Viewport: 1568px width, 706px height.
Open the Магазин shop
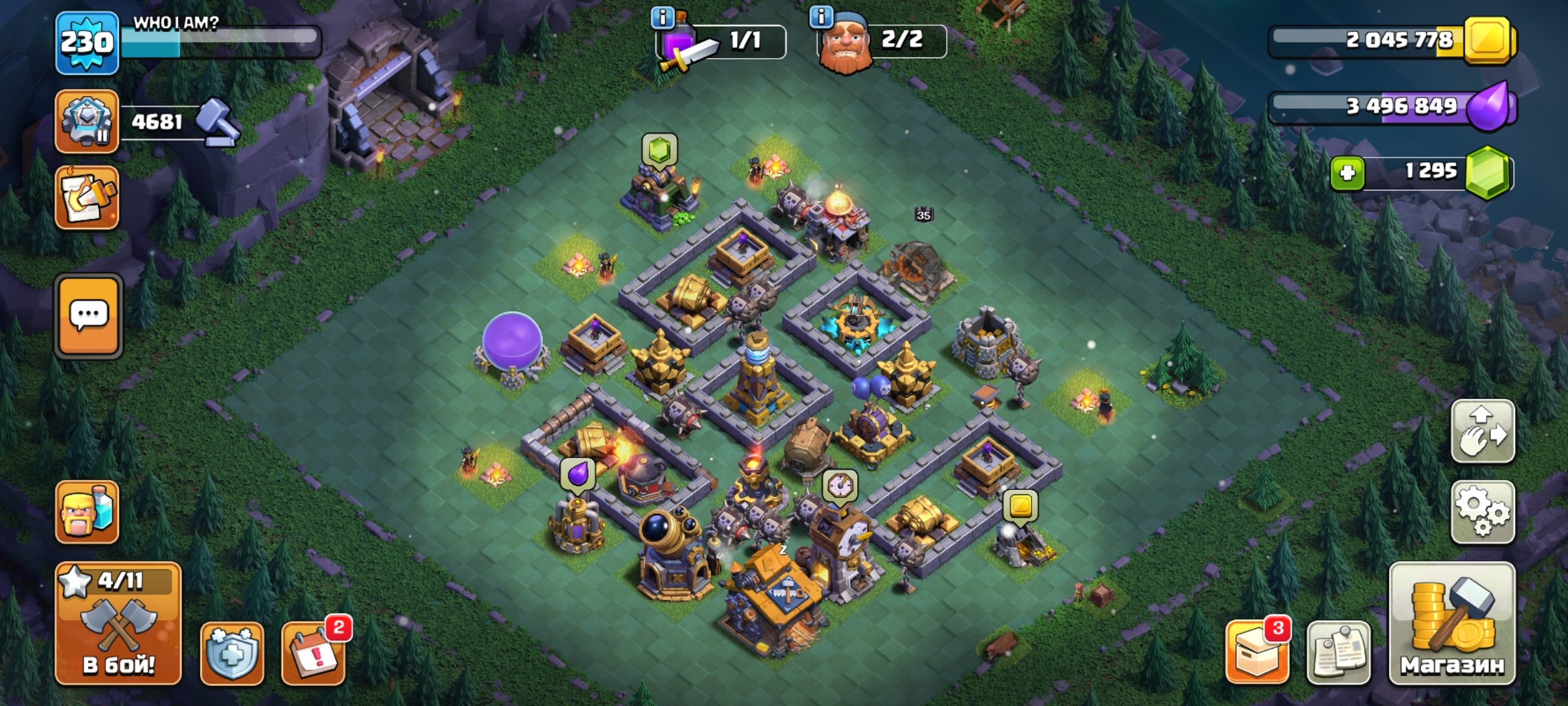(x=1452, y=623)
